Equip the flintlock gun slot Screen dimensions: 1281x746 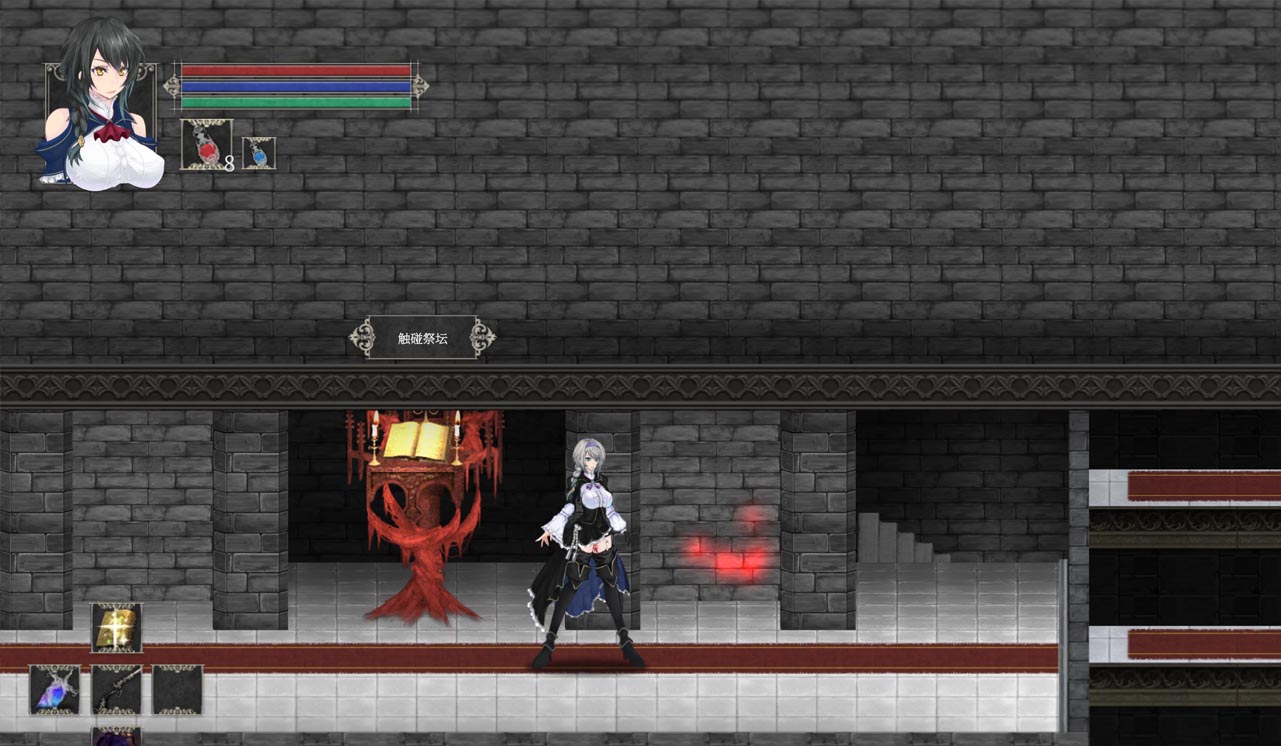[116, 689]
